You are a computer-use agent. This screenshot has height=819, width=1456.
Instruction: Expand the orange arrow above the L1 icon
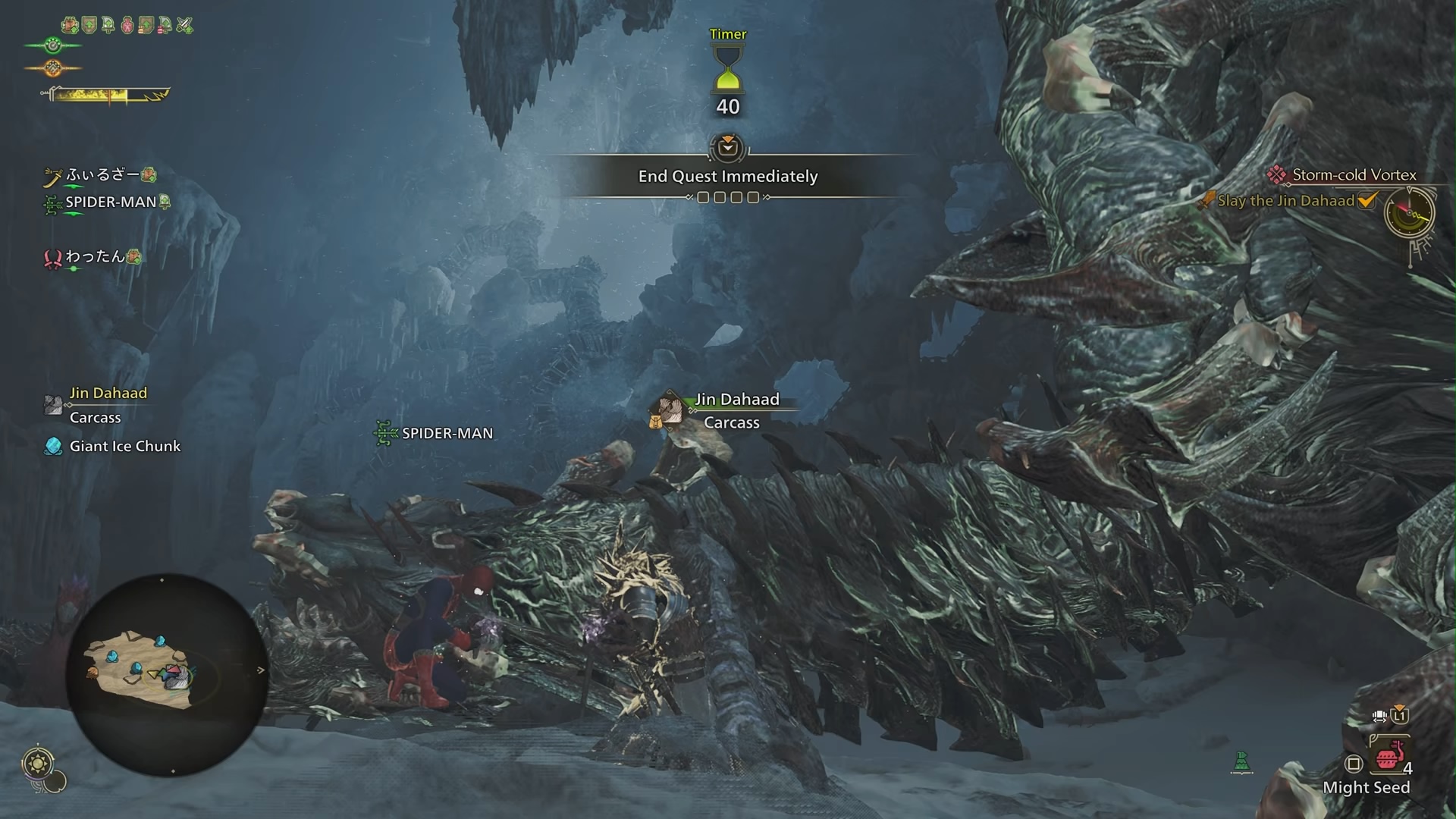[x=1401, y=706]
